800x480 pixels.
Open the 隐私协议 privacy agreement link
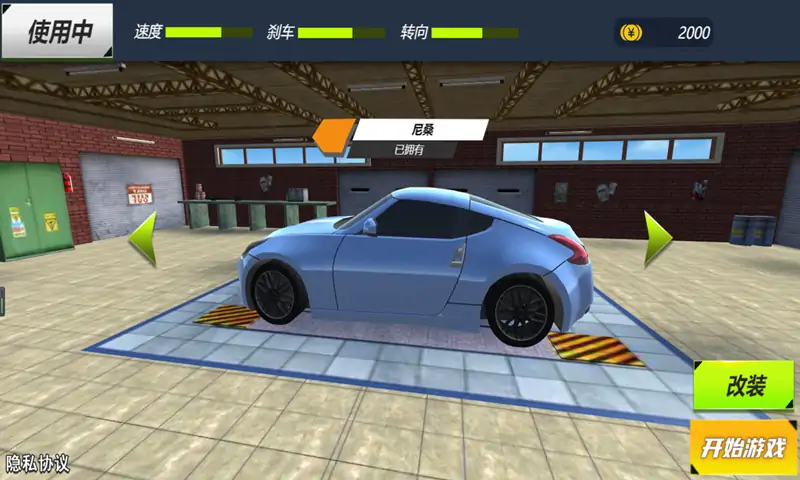38,464
